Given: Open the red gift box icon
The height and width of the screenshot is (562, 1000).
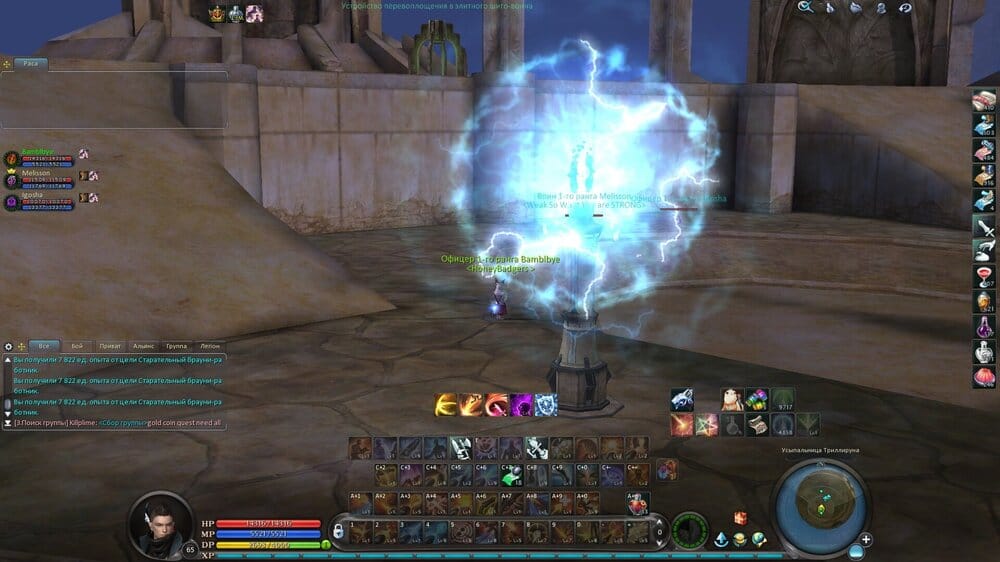Looking at the screenshot, I should pyautogui.click(x=741, y=517).
